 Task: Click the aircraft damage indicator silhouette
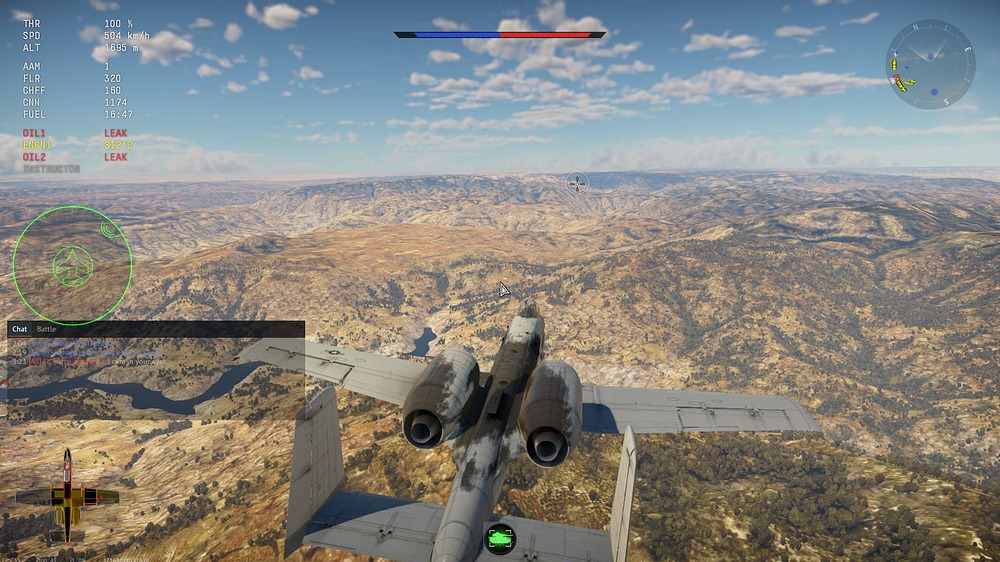pyautogui.click(x=67, y=495)
